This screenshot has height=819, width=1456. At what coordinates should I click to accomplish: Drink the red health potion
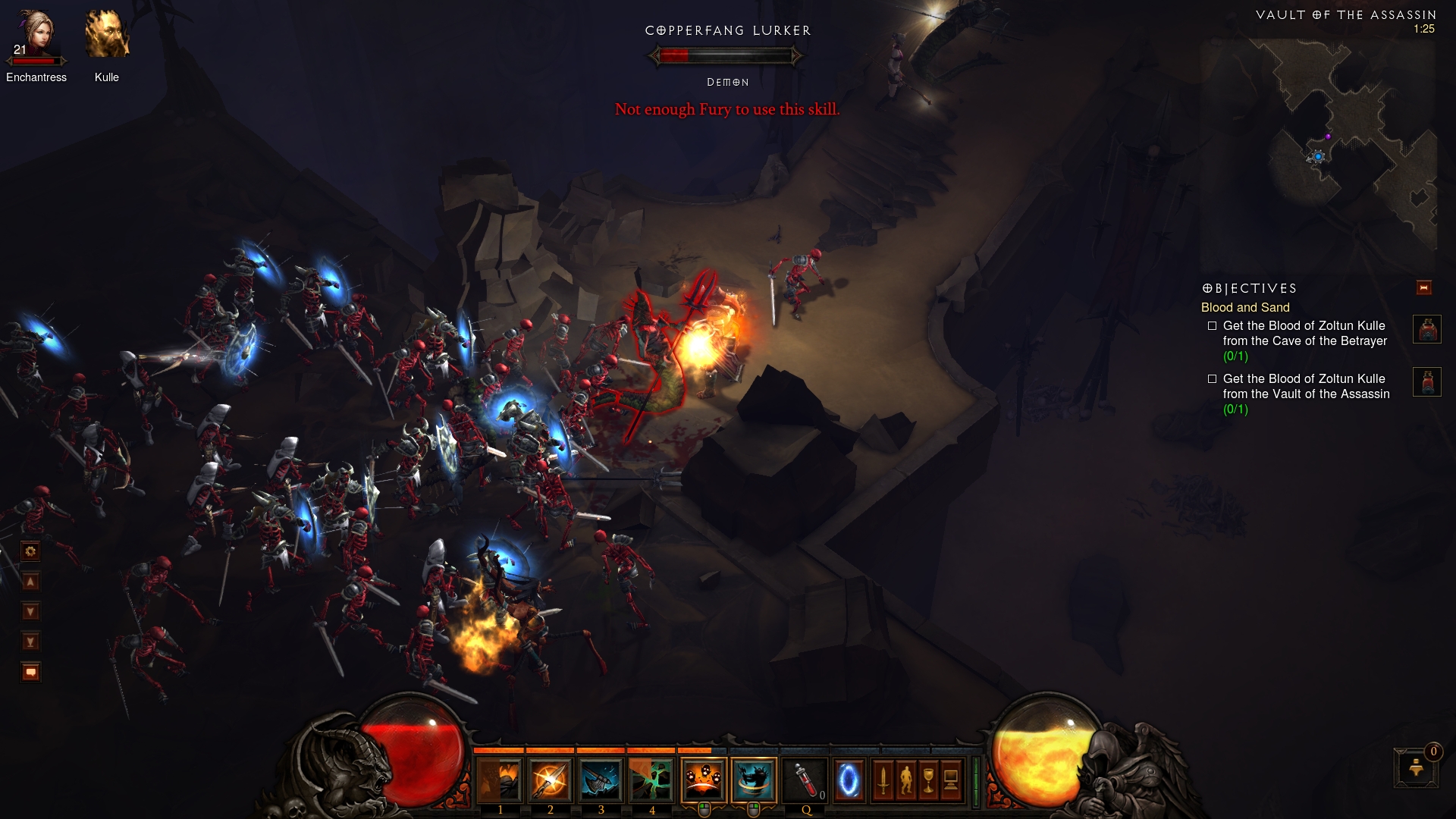point(805,780)
